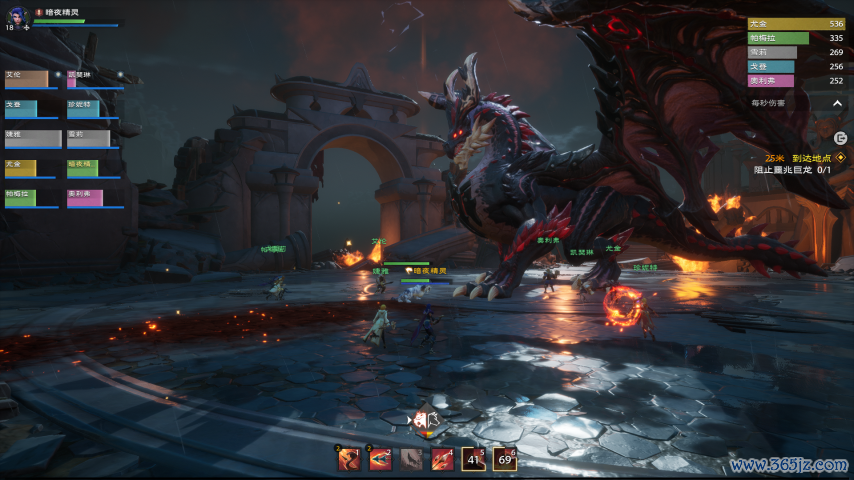Collapse the 每秒伤害 damage meter
The width and height of the screenshot is (854, 480).
(837, 103)
